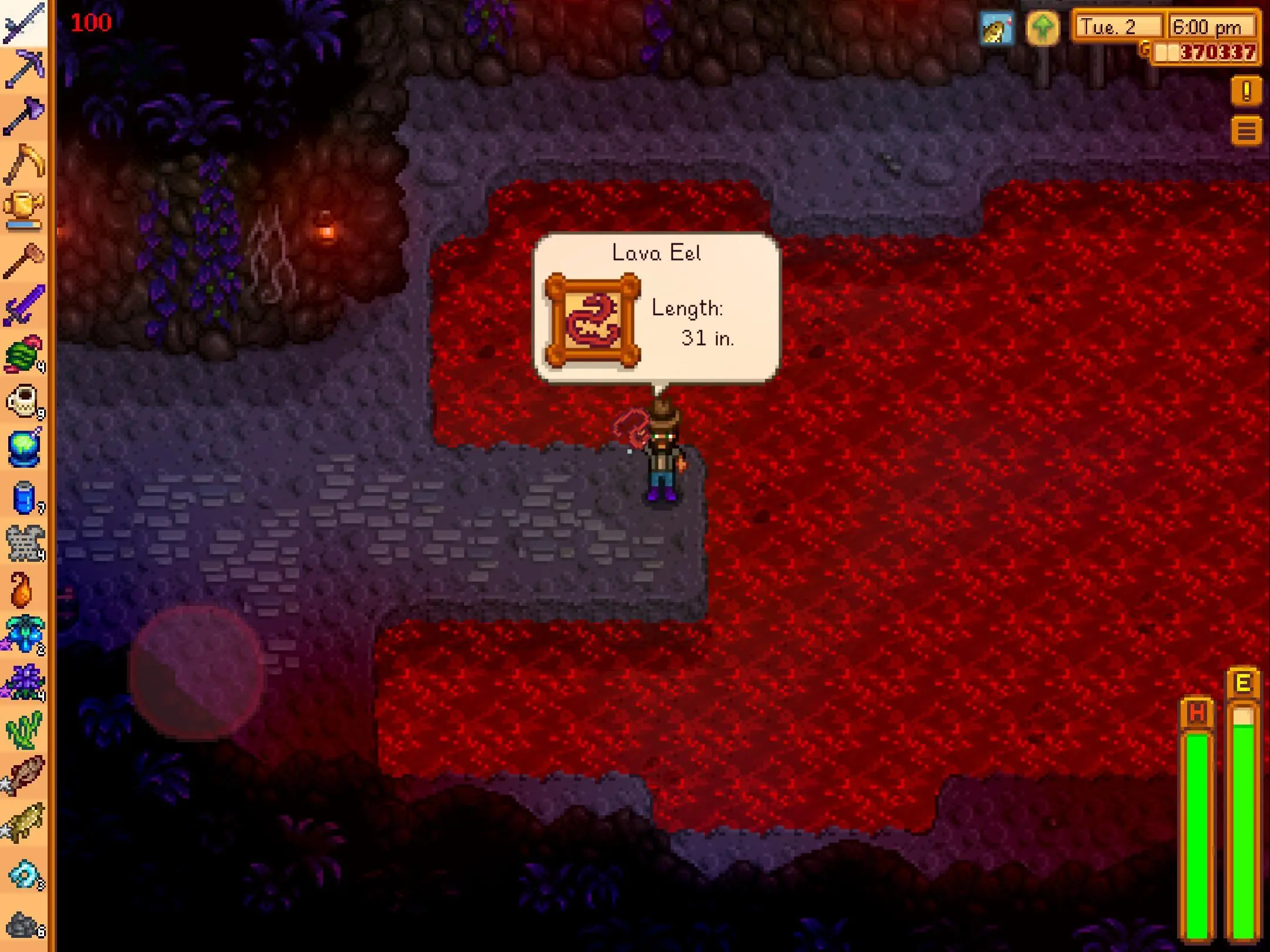Viewport: 1270px width, 952px height.
Task: Select the purple flower stack
Action: (25, 683)
